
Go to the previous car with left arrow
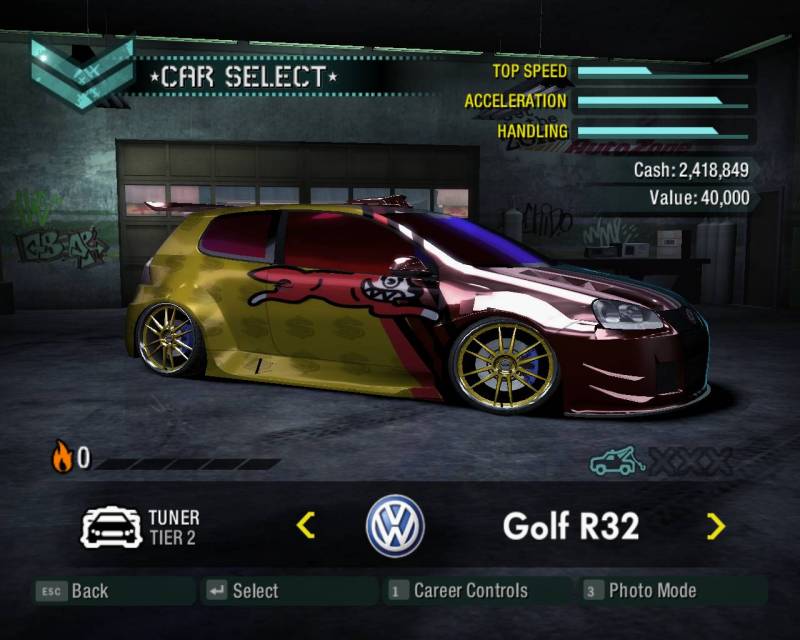(307, 524)
